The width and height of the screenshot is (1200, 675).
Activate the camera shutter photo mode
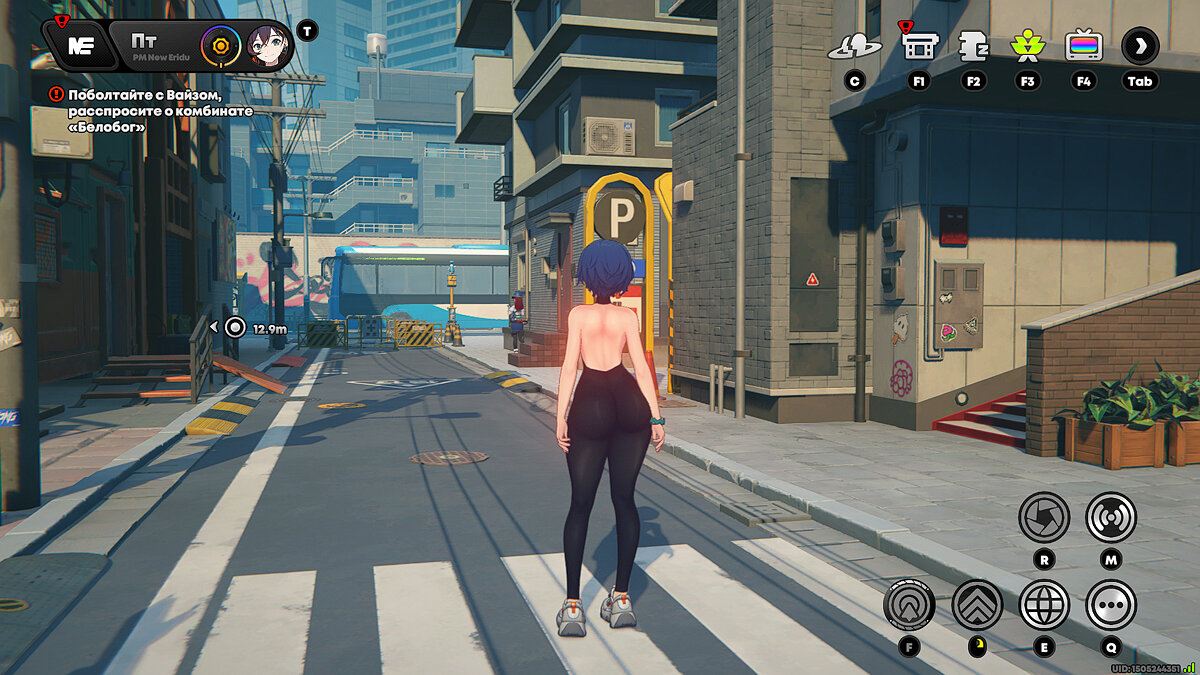coord(1043,517)
